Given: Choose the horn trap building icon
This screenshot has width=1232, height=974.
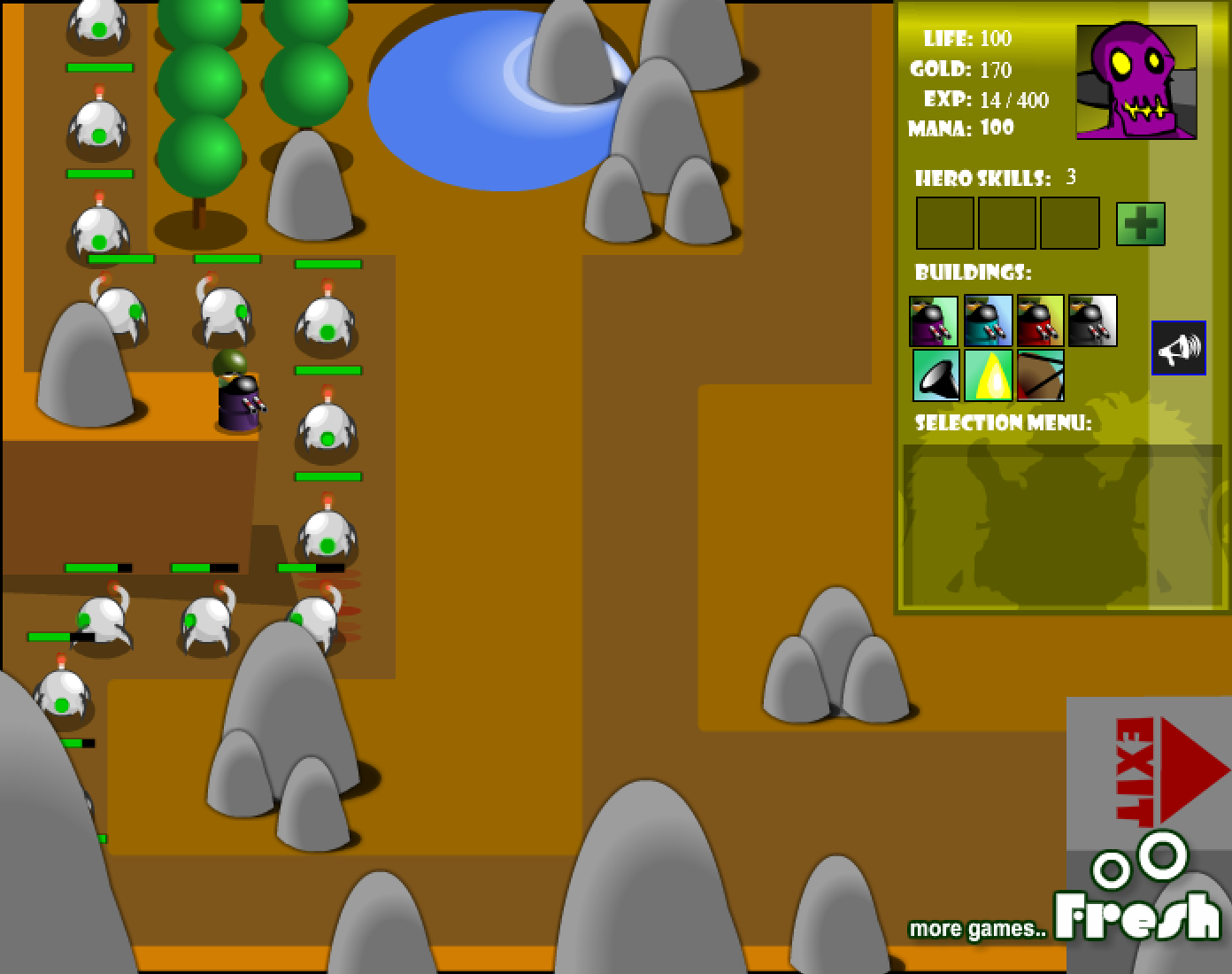Looking at the screenshot, I should pos(936,375).
